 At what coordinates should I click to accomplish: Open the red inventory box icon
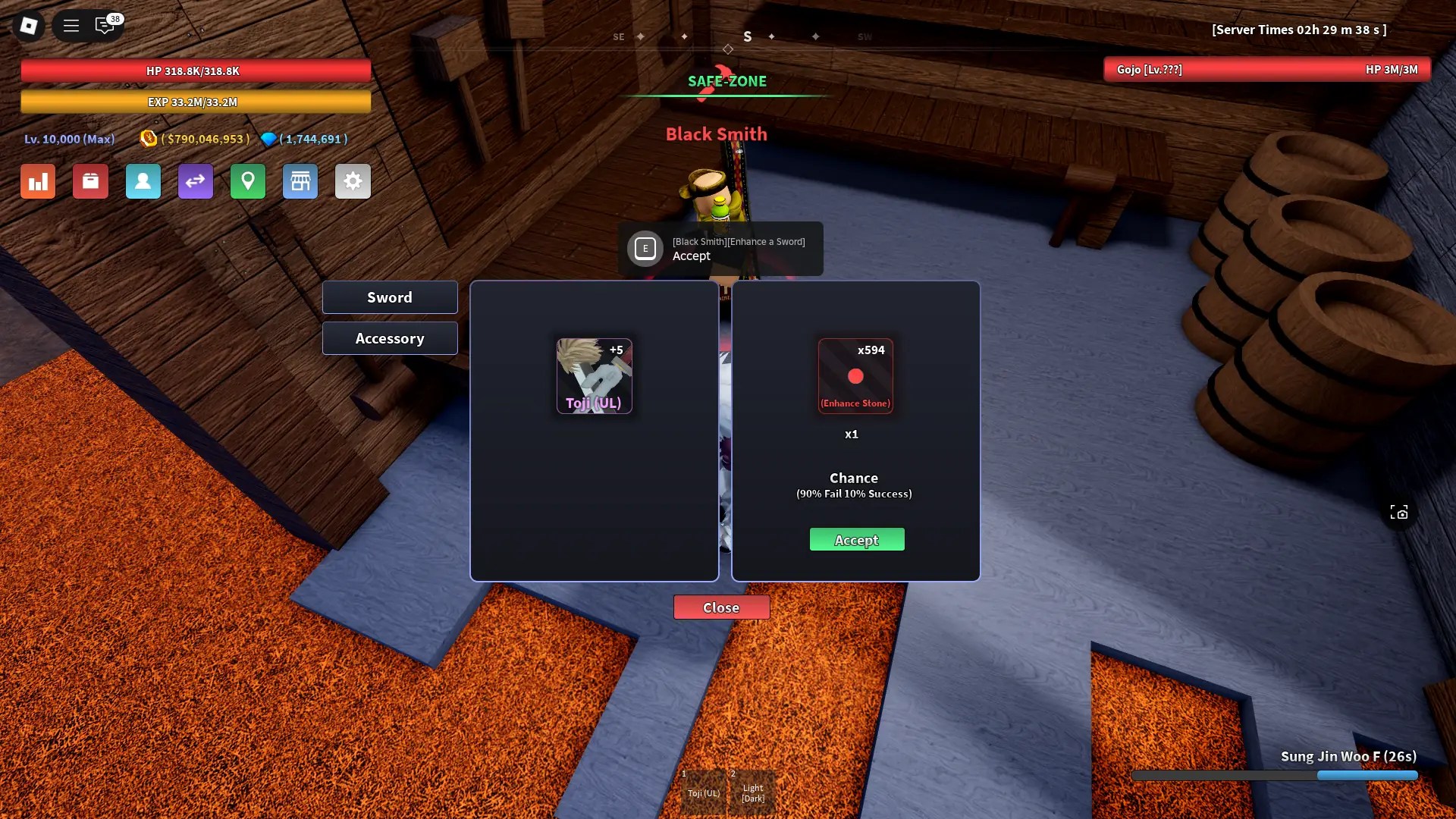point(90,181)
